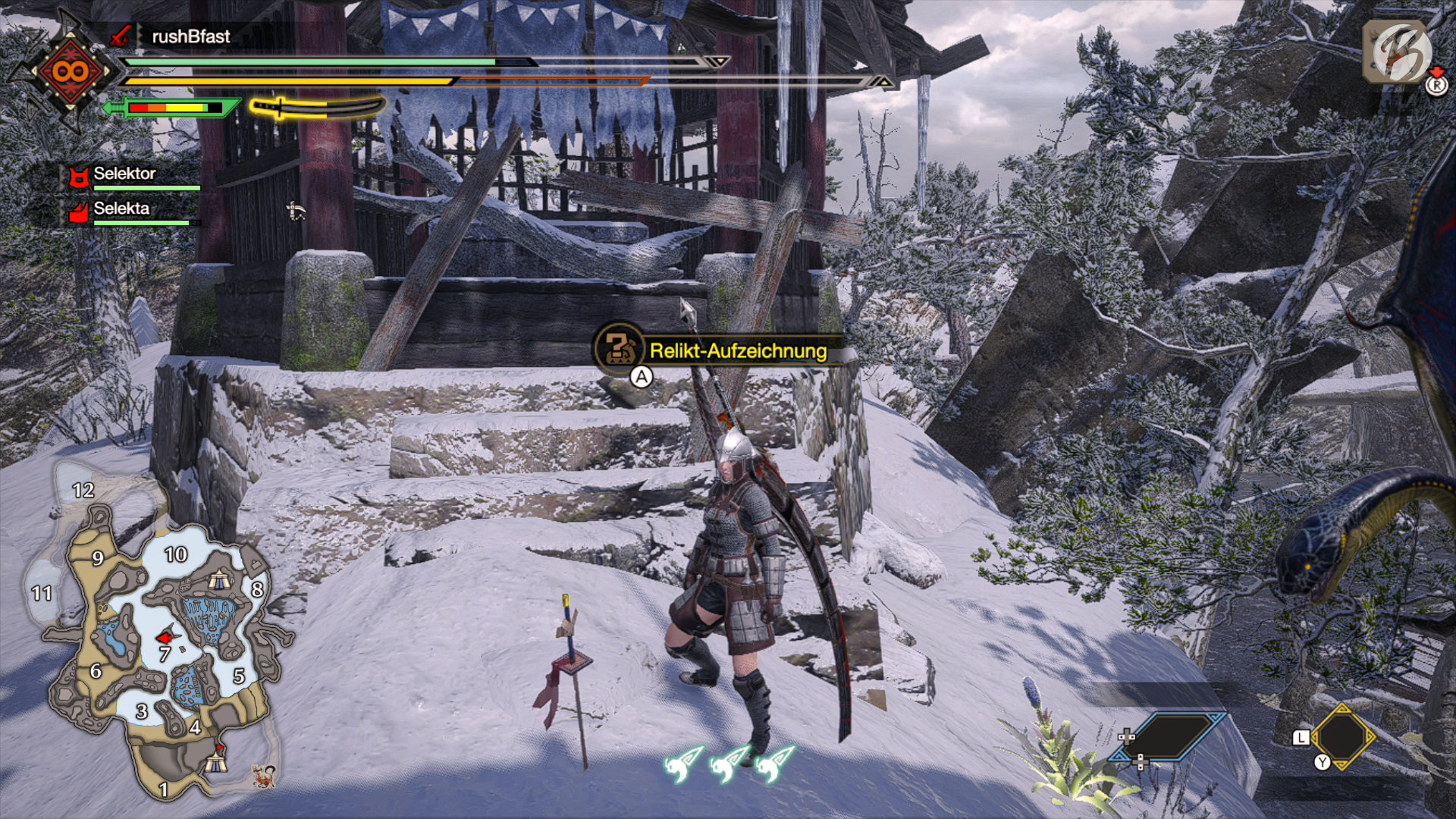Screen dimensions: 1456x819
Task: Select the Selektor buddy entry
Action: [x=124, y=174]
